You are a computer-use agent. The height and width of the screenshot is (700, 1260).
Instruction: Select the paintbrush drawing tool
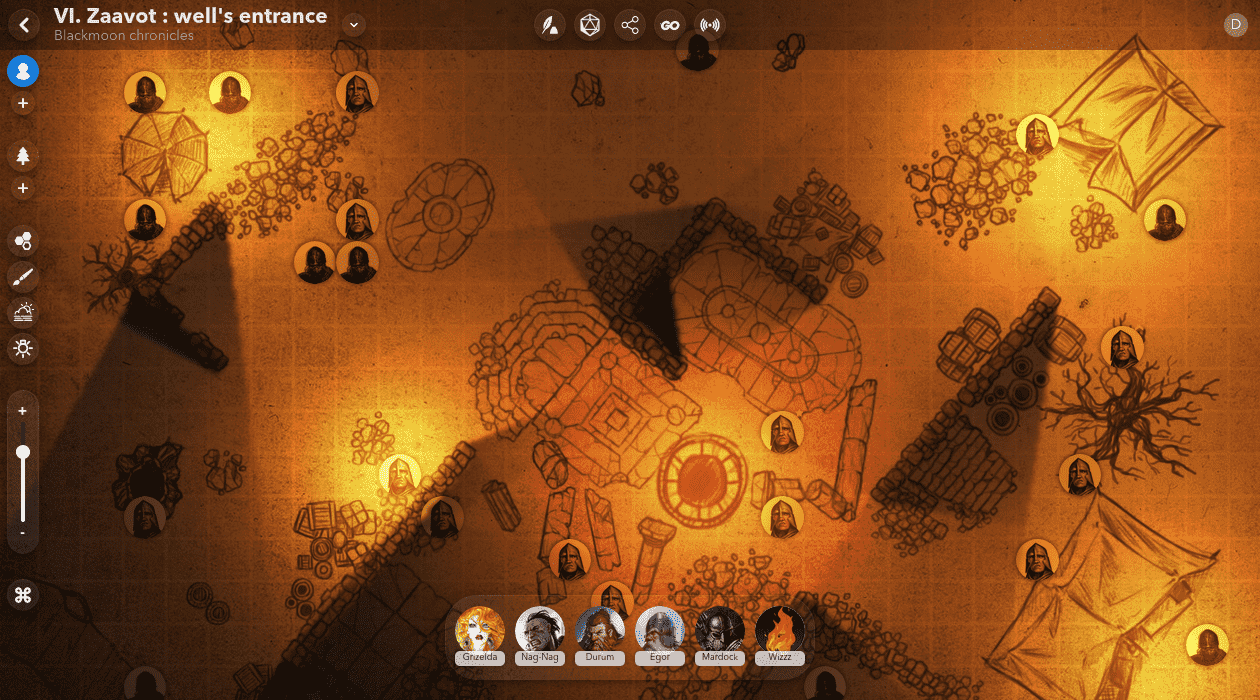point(23,277)
